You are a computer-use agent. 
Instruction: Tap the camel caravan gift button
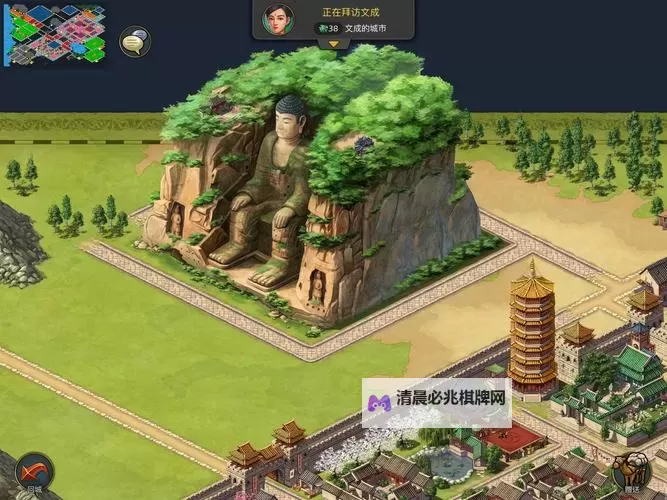[x=632, y=472]
